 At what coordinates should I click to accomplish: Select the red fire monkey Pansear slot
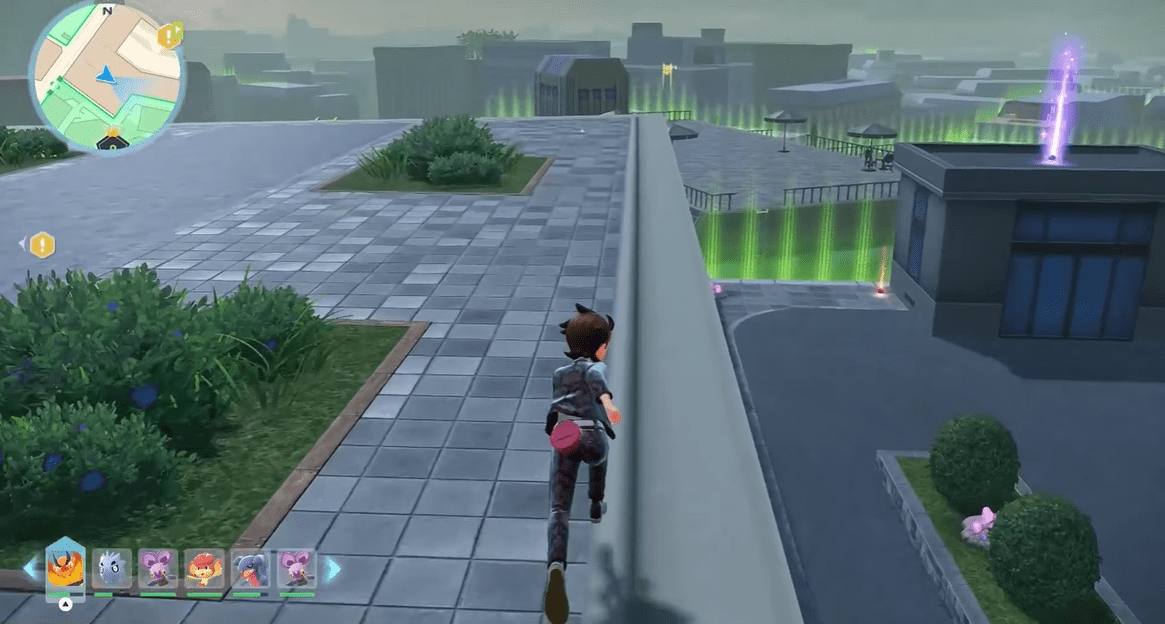(x=204, y=569)
